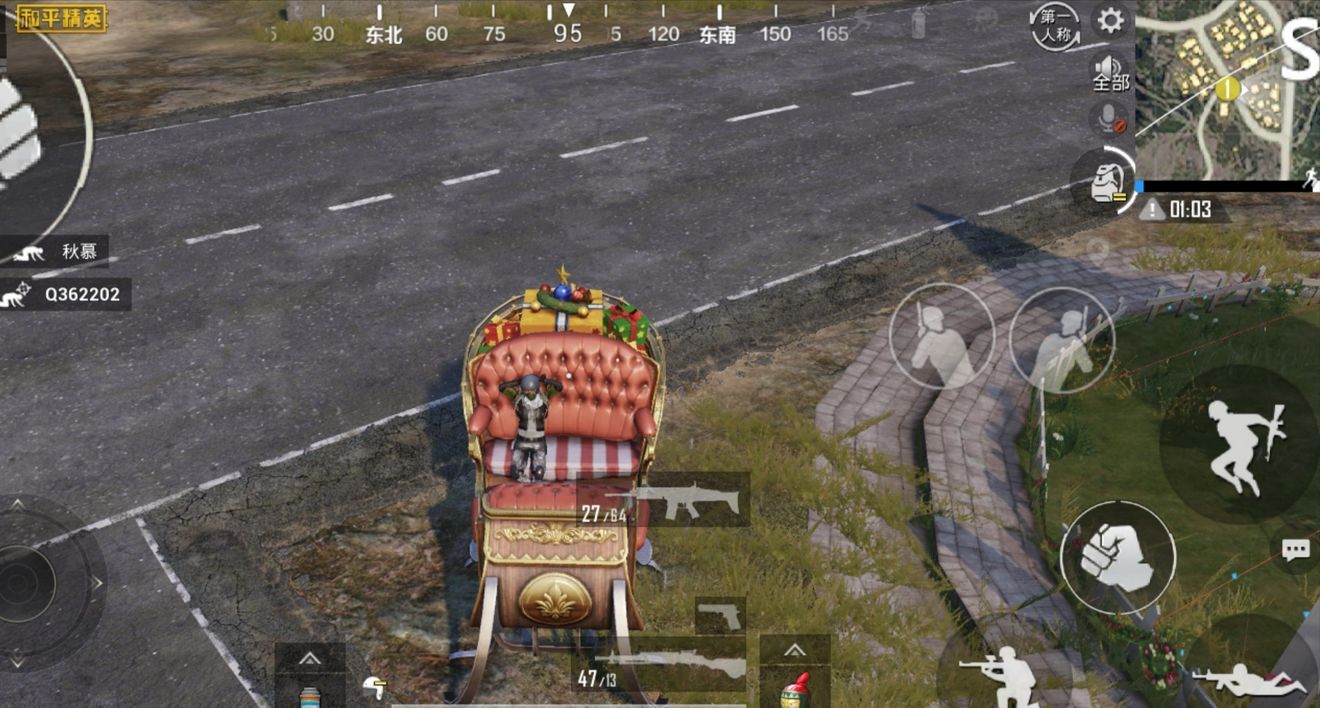Equip the pistol sidearm slot
Screen dimensions: 1320x708
click(720, 615)
